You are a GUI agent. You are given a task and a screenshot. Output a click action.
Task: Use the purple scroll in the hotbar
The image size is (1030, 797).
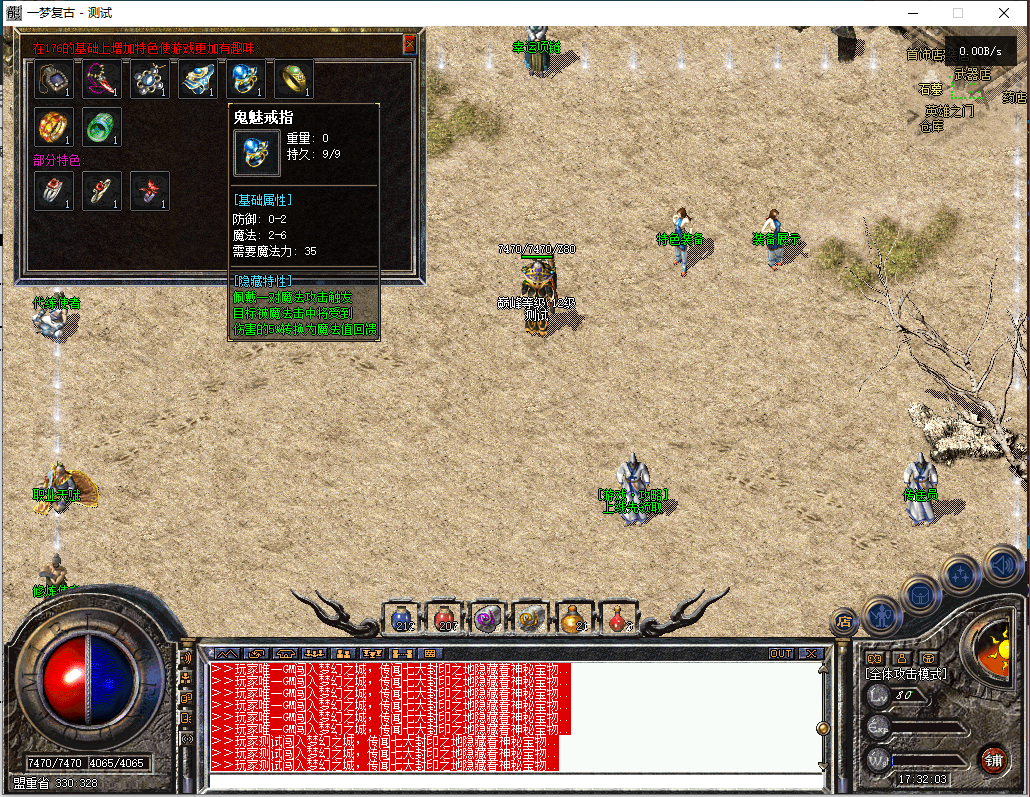pyautogui.click(x=489, y=618)
